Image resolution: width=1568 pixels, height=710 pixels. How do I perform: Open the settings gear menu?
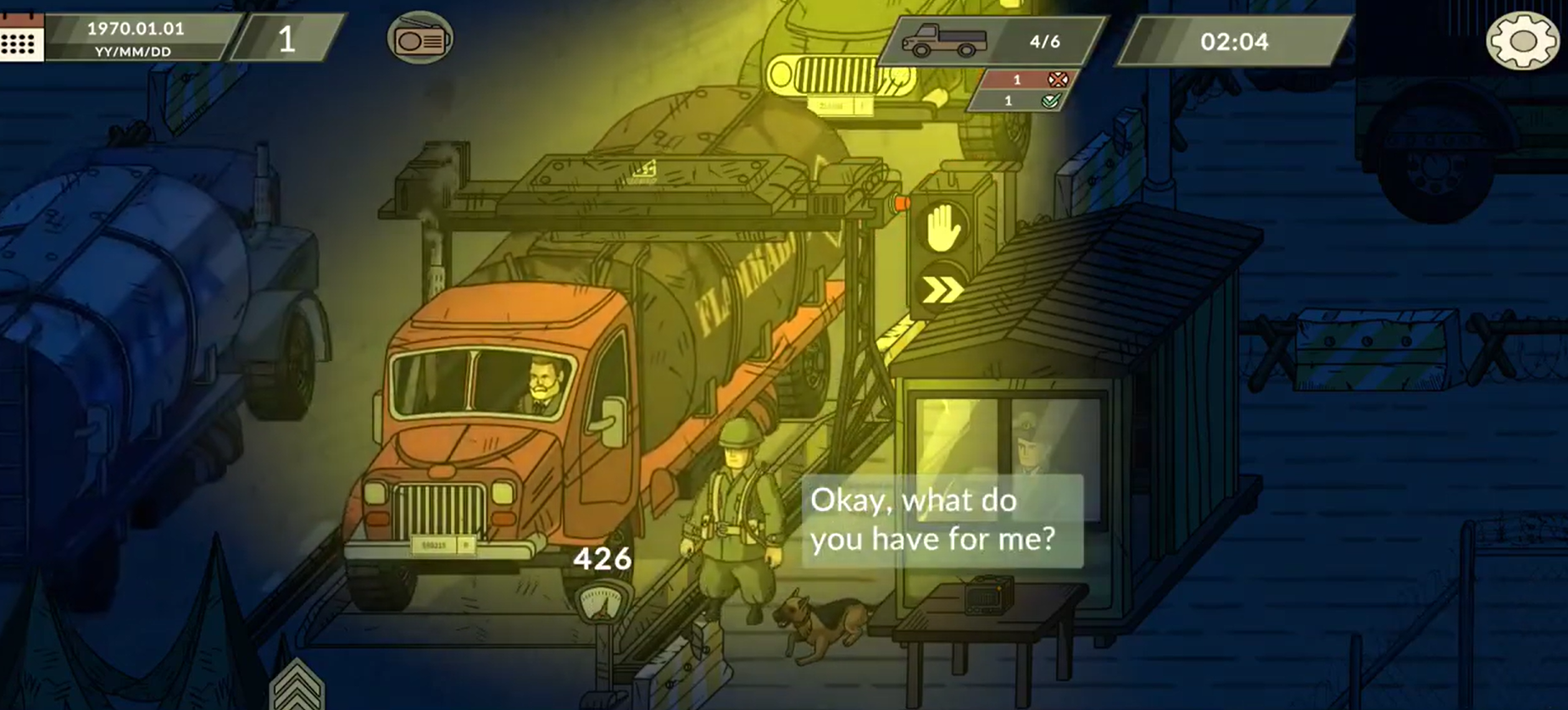tap(1521, 40)
